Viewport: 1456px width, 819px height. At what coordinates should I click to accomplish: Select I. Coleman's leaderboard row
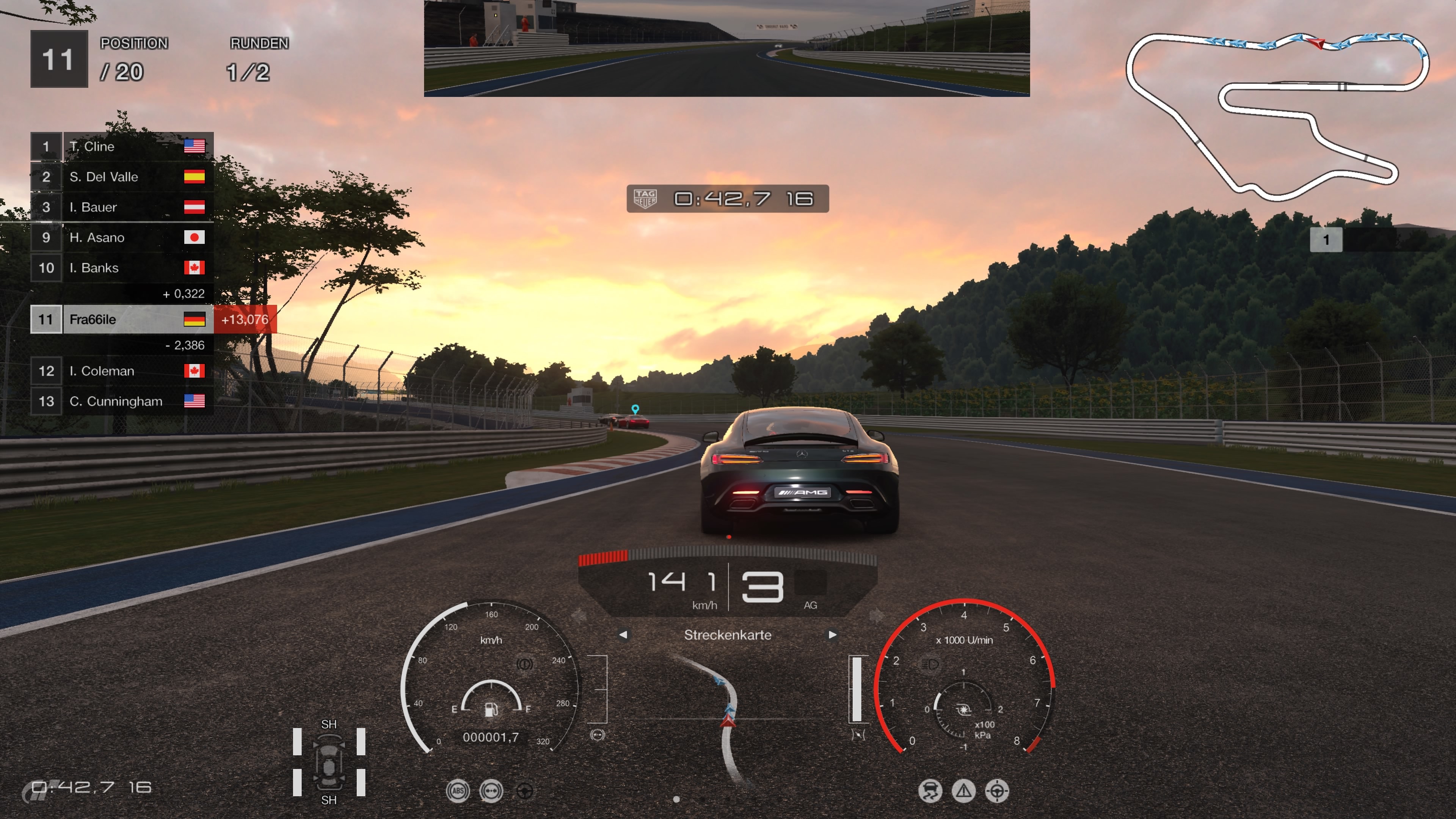click(x=121, y=371)
